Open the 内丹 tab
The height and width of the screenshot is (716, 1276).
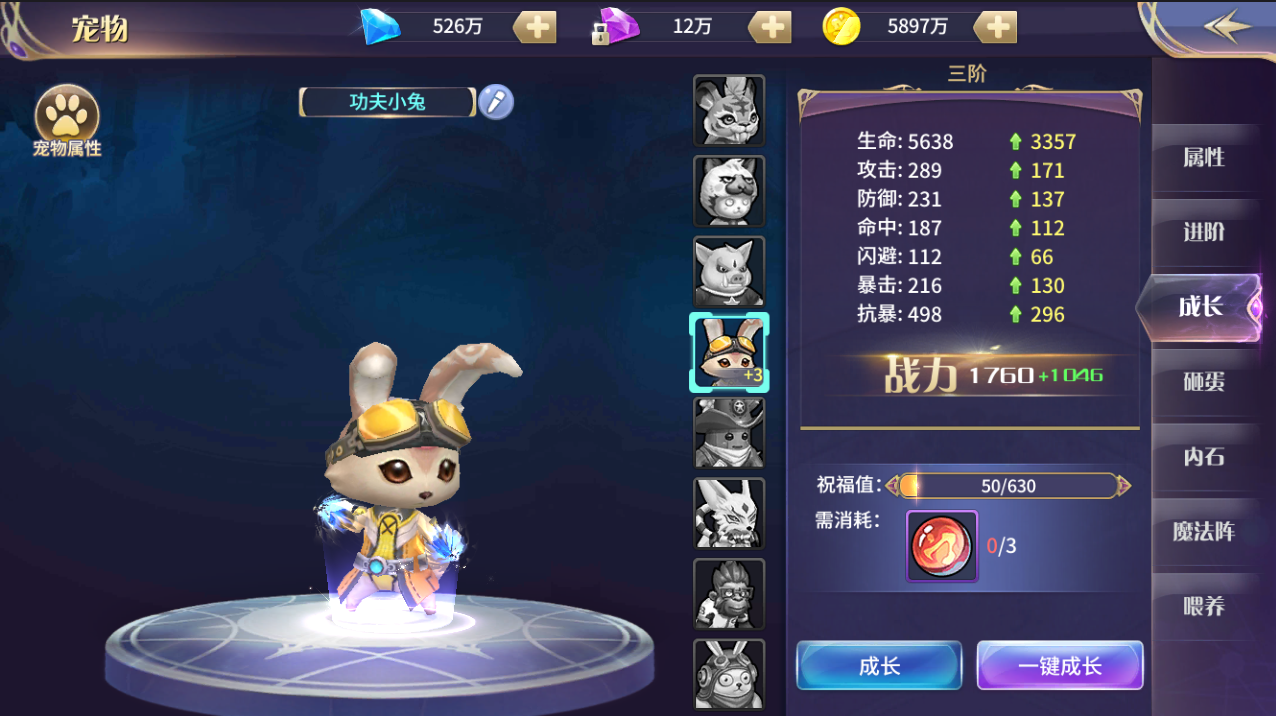tap(1203, 457)
